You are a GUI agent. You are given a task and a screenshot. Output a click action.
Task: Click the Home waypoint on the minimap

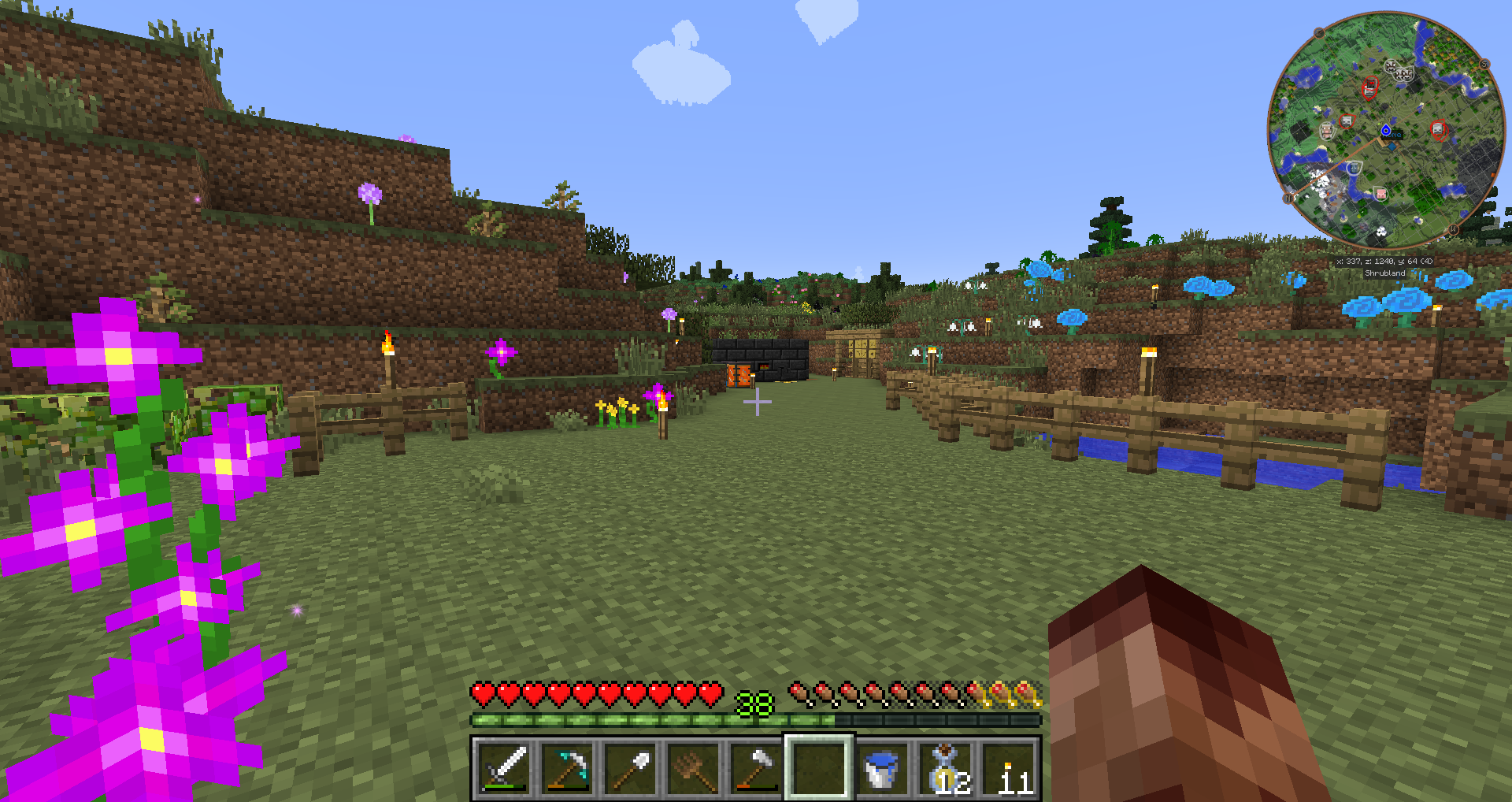(x=1387, y=131)
